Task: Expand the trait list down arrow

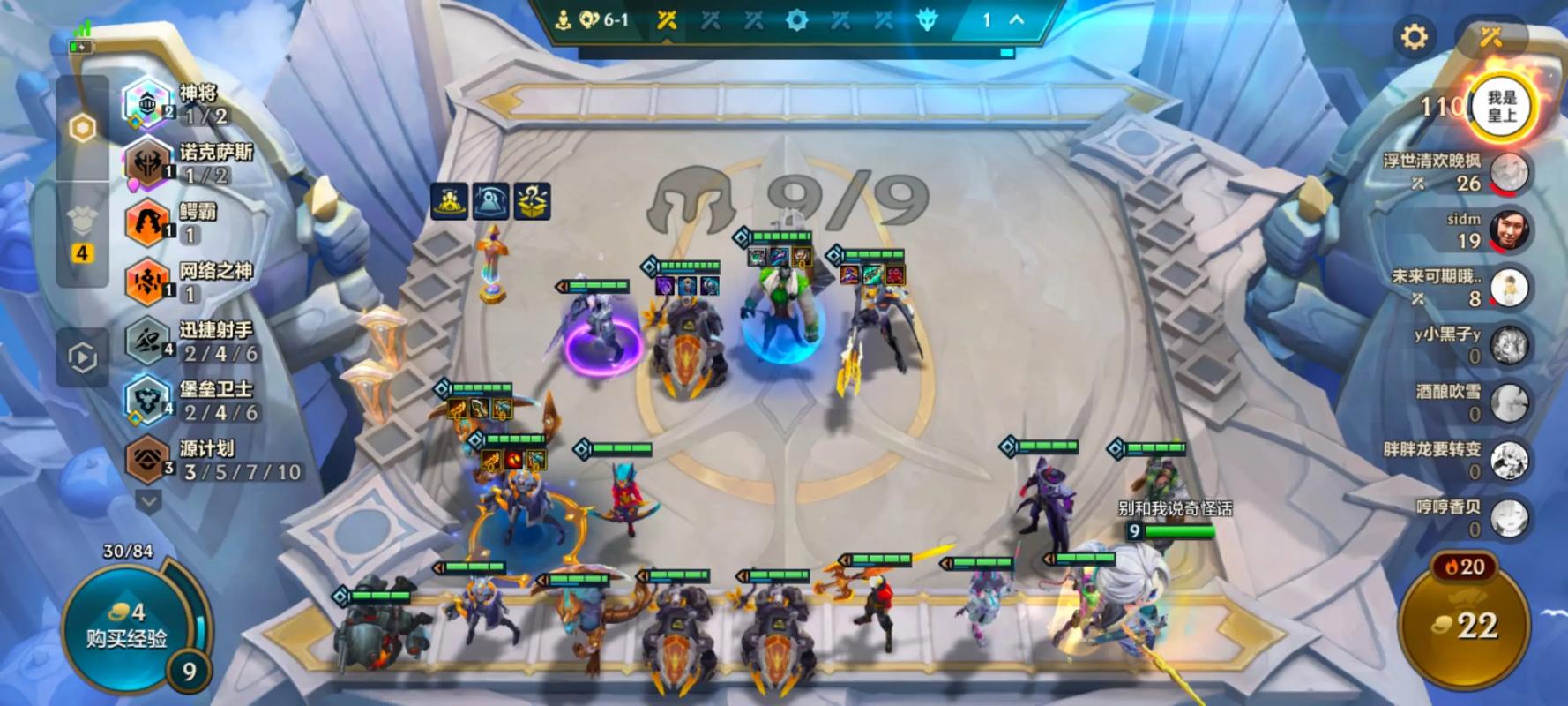Action: click(x=148, y=501)
